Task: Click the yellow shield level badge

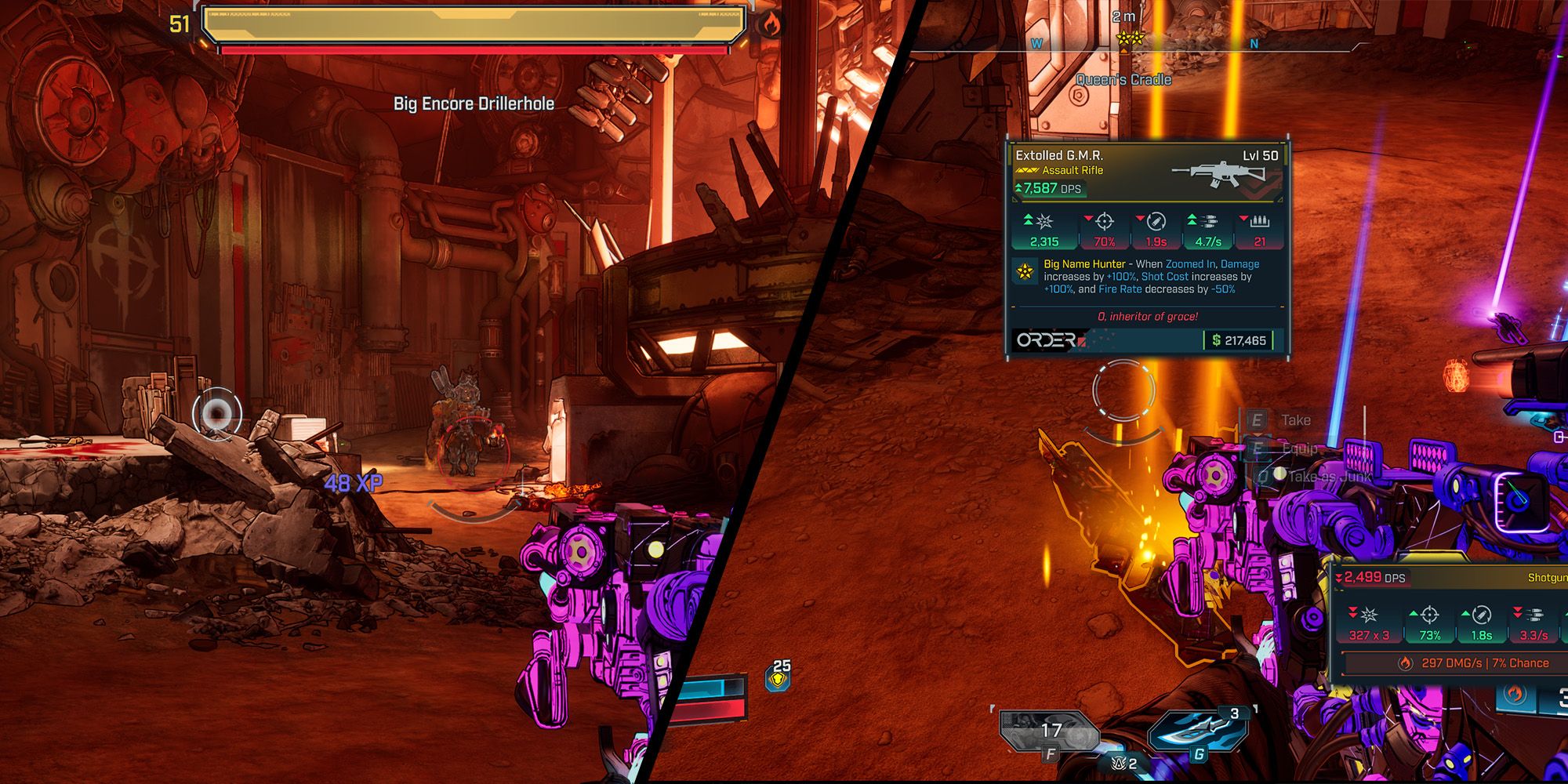Action: [779, 675]
